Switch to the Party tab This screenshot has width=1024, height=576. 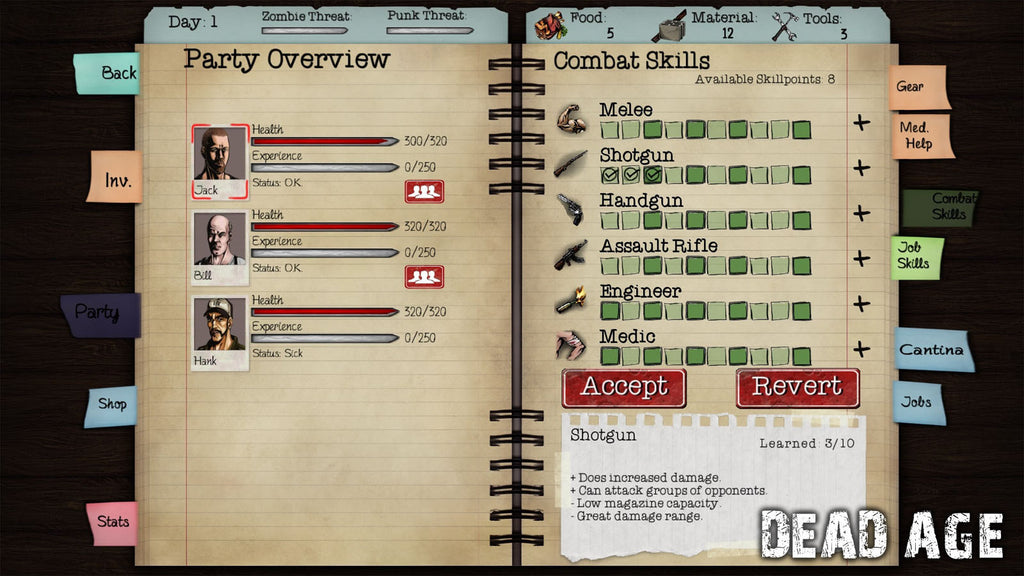[99, 313]
